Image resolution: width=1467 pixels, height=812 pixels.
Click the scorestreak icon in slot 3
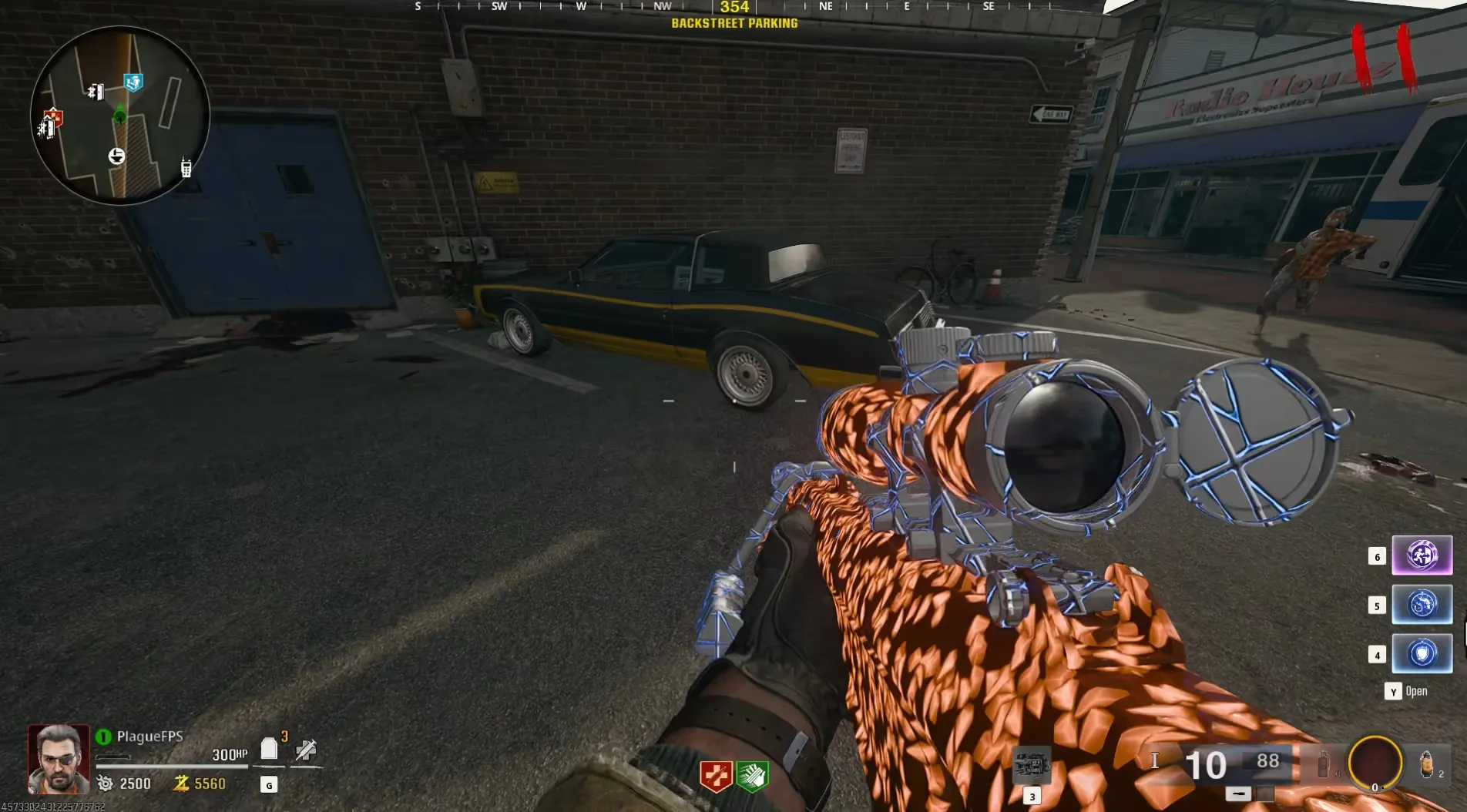[x=1031, y=766]
